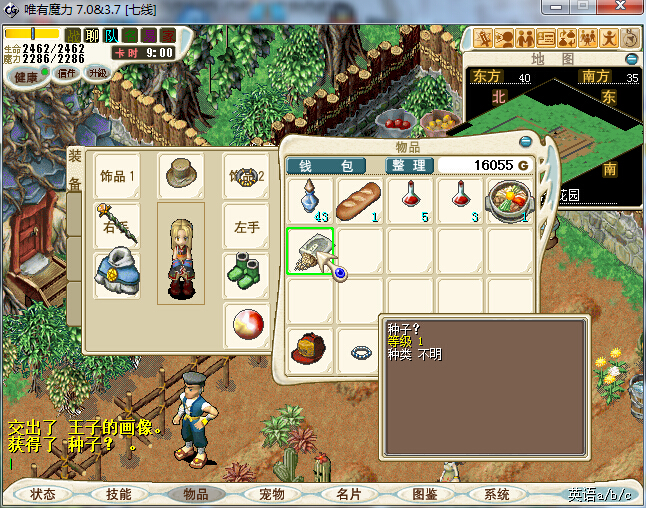
Task: Open the 图鉴 album menu
Action: point(424,494)
